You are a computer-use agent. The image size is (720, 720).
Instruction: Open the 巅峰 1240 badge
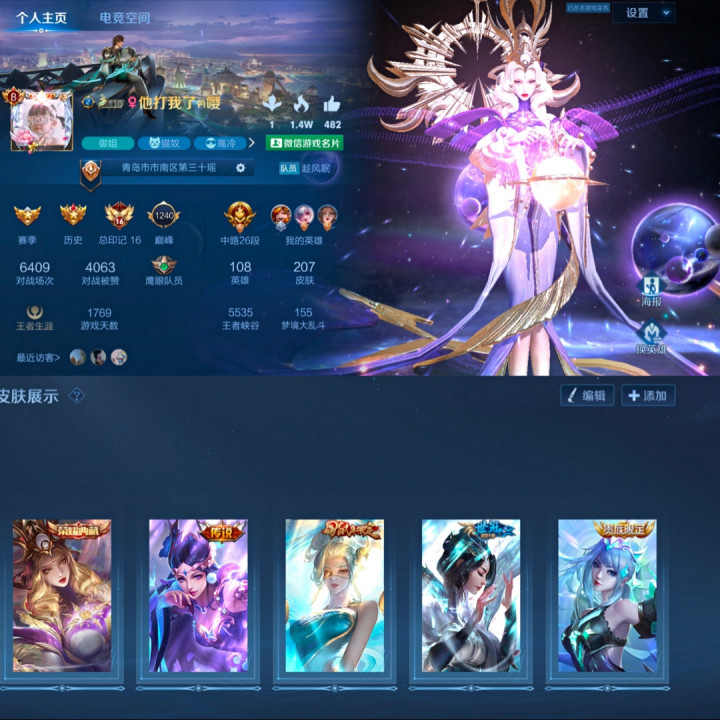(163, 216)
